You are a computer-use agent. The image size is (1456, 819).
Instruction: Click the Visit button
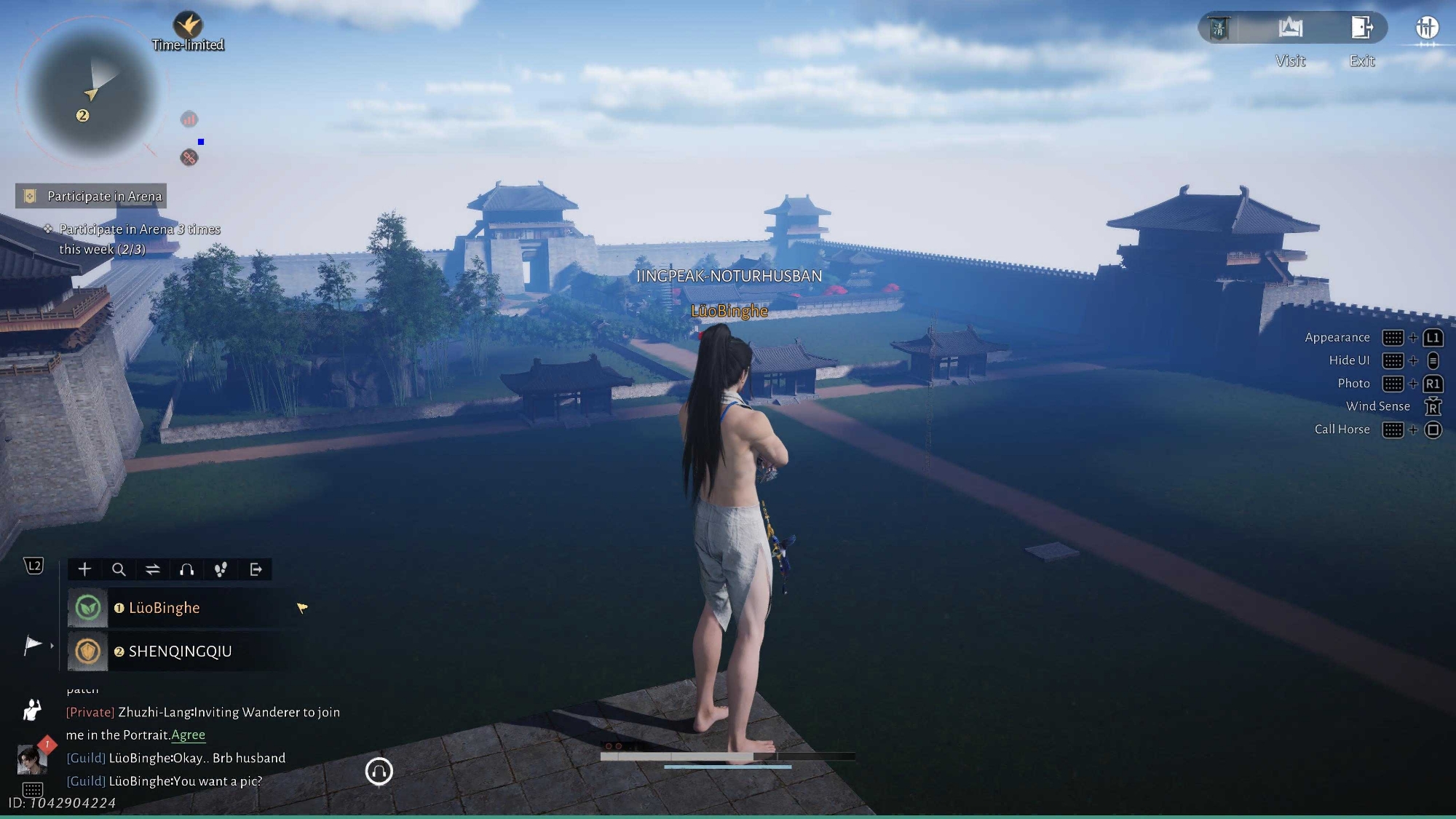pos(1290,28)
